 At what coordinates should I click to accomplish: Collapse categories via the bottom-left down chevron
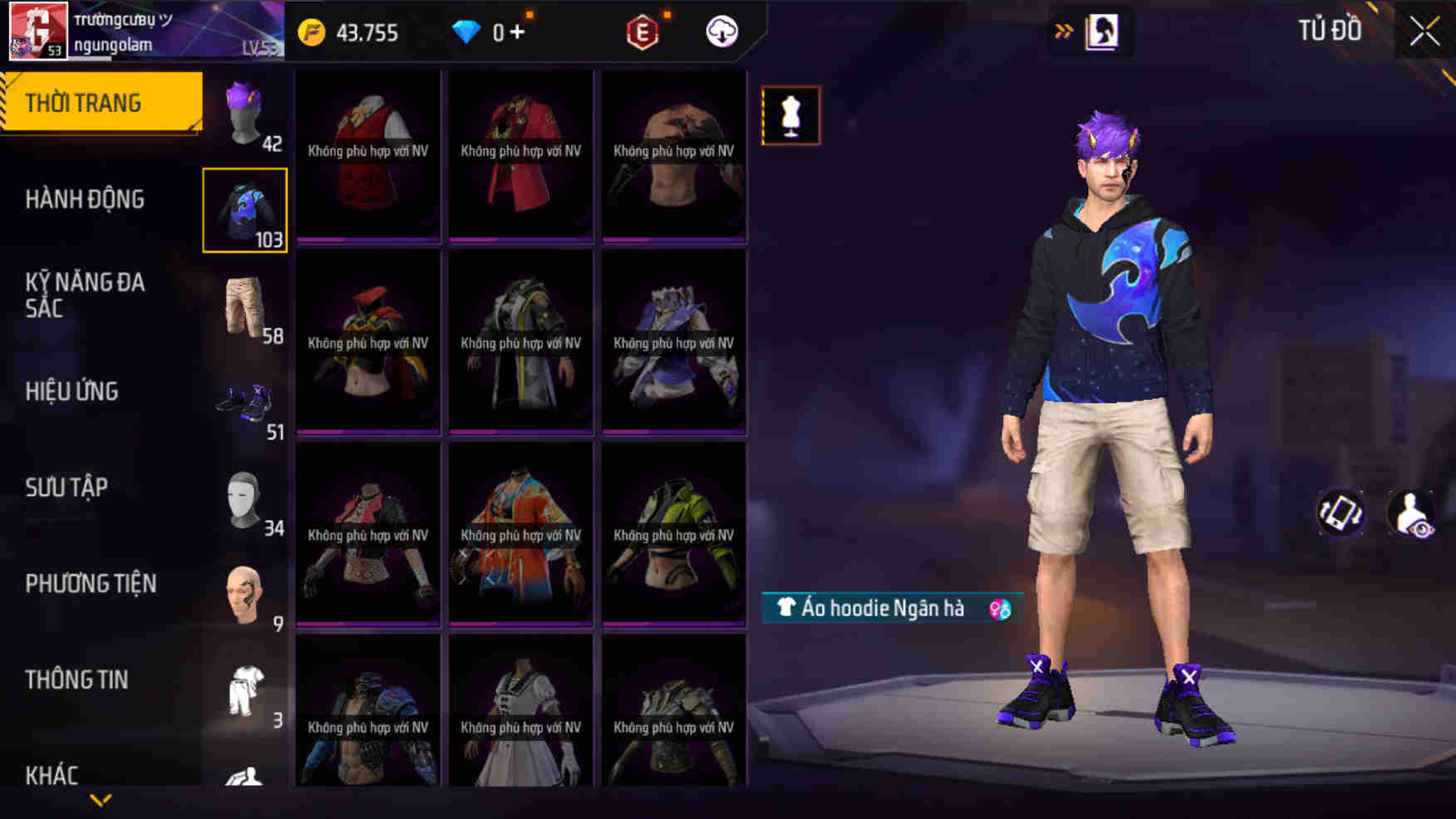[x=100, y=801]
